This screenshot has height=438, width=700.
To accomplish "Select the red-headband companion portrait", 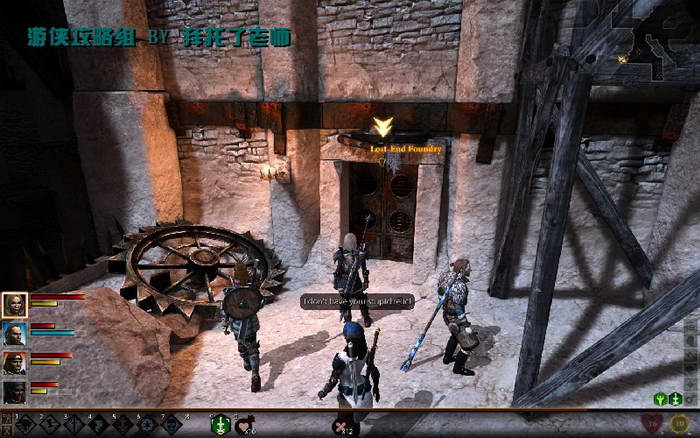I will click(15, 362).
